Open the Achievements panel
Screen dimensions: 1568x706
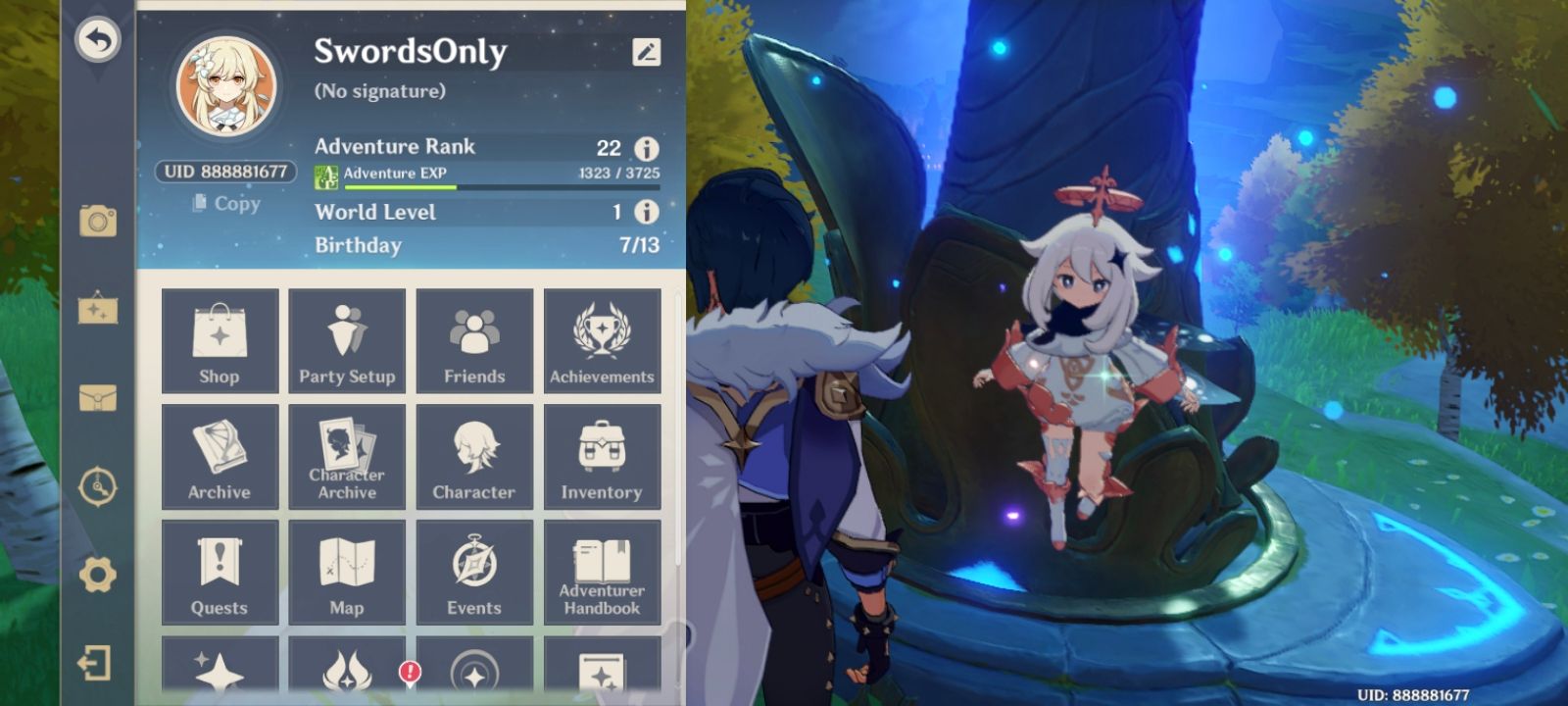pyautogui.click(x=604, y=338)
